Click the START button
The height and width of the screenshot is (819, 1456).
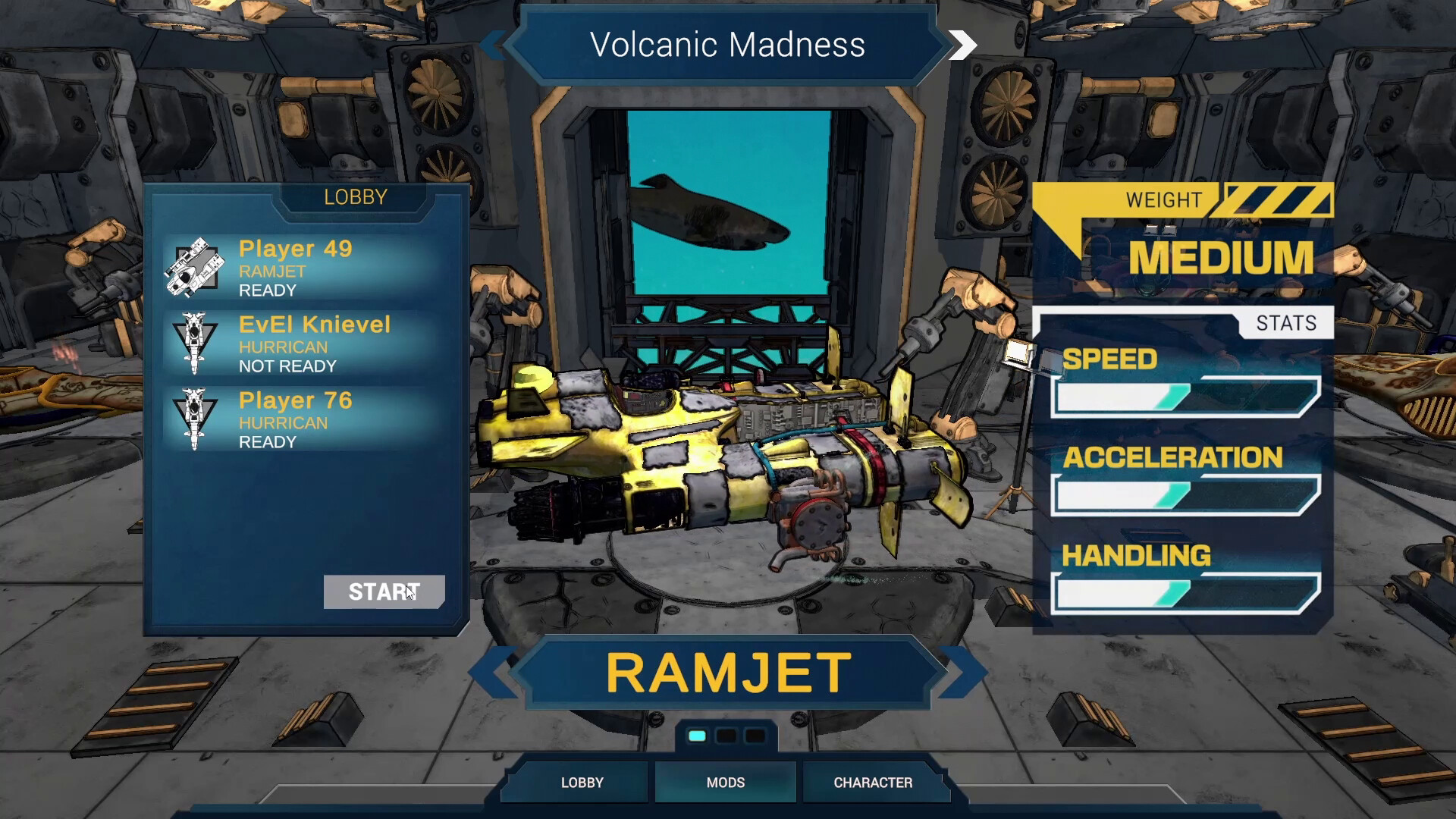click(x=384, y=592)
